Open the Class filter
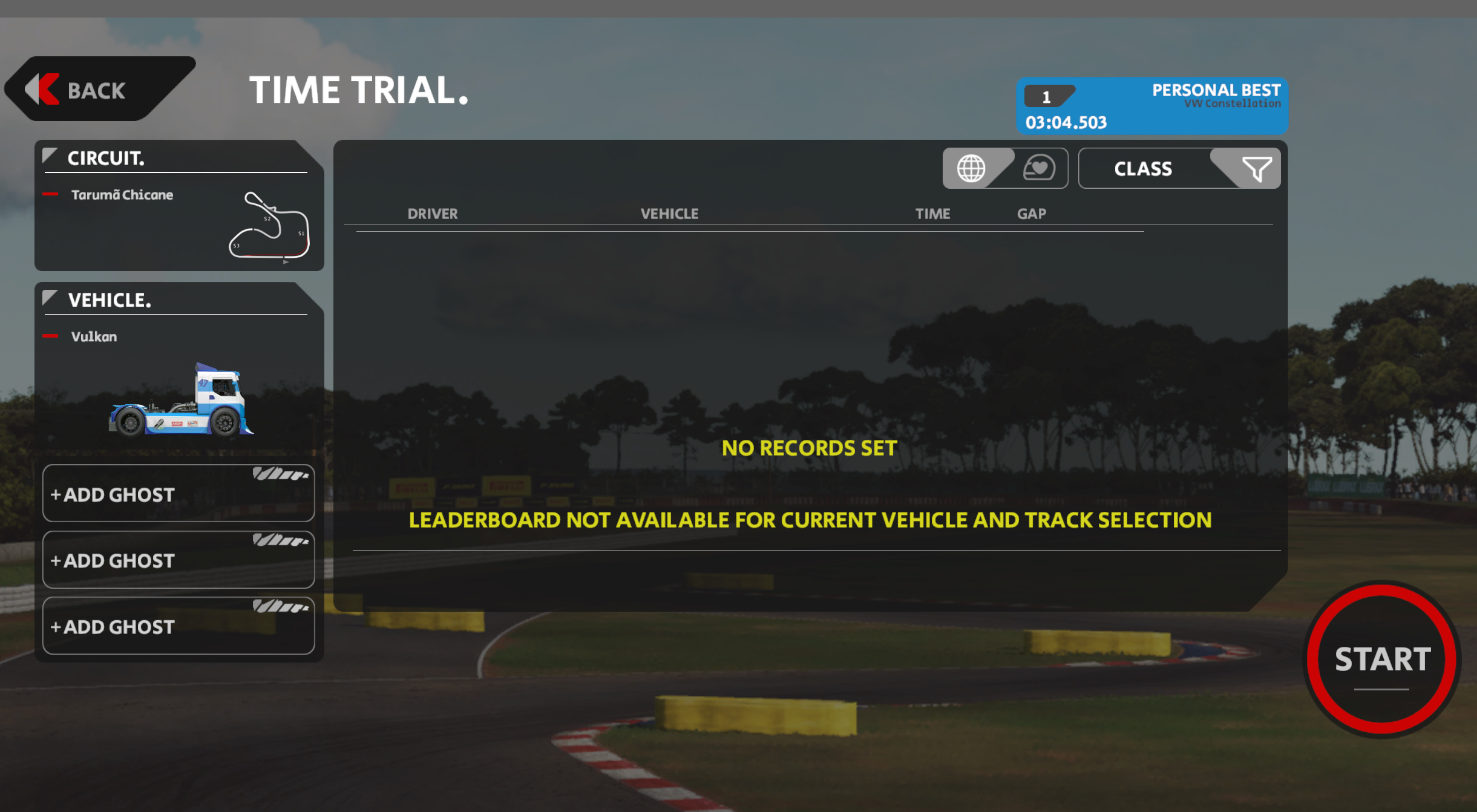 click(x=1178, y=169)
